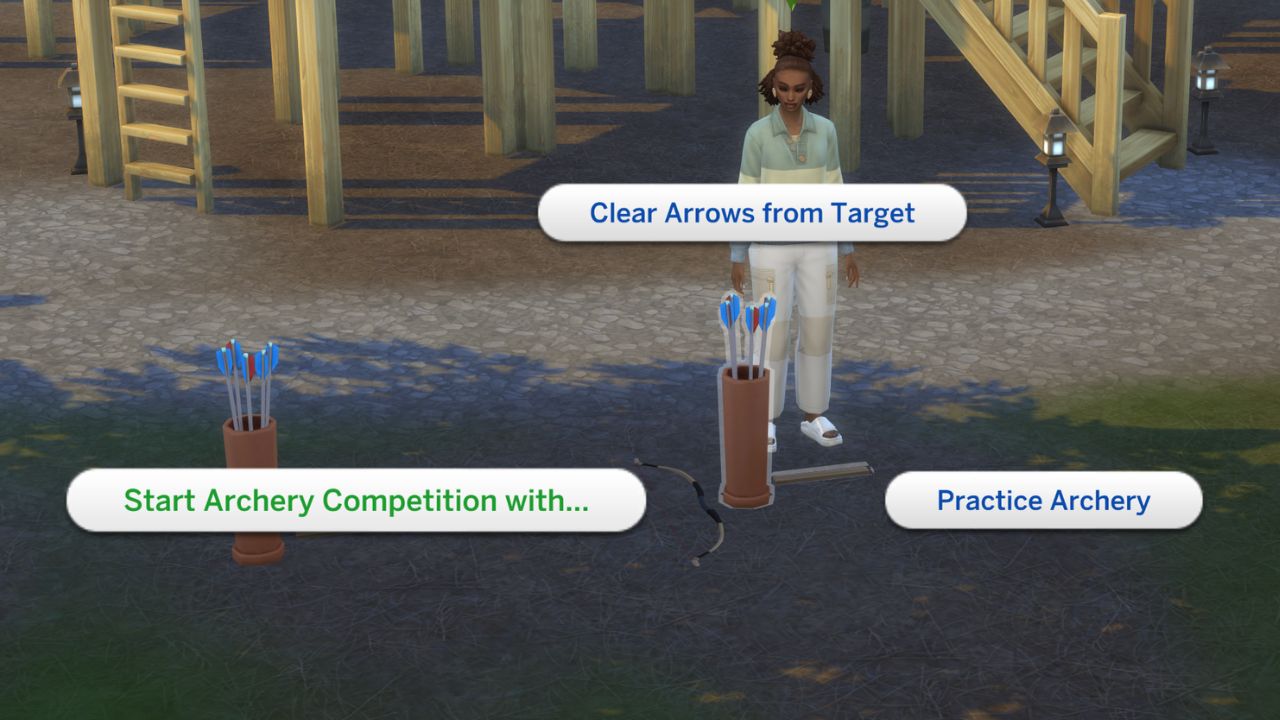1280x720 pixels.
Task: Choose the Practice Archery interaction
Action: pos(1043,500)
